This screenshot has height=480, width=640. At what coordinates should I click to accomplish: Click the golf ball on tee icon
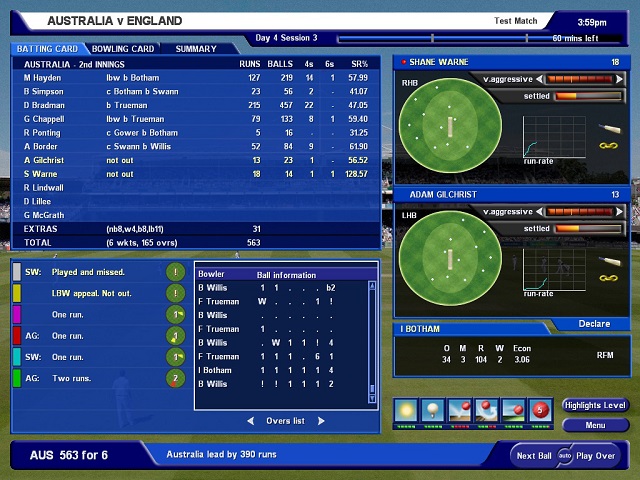(x=433, y=411)
